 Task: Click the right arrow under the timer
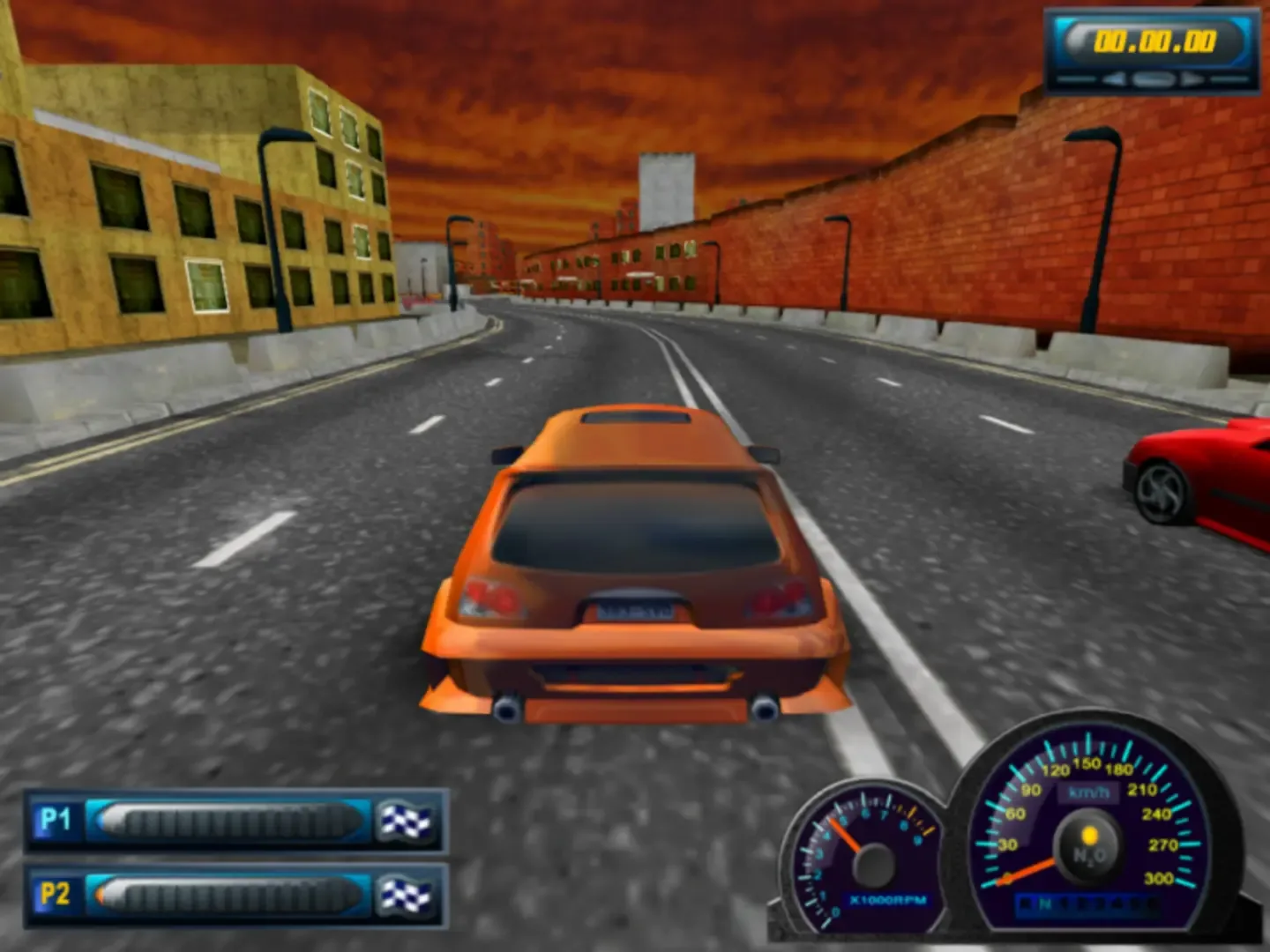1192,78
